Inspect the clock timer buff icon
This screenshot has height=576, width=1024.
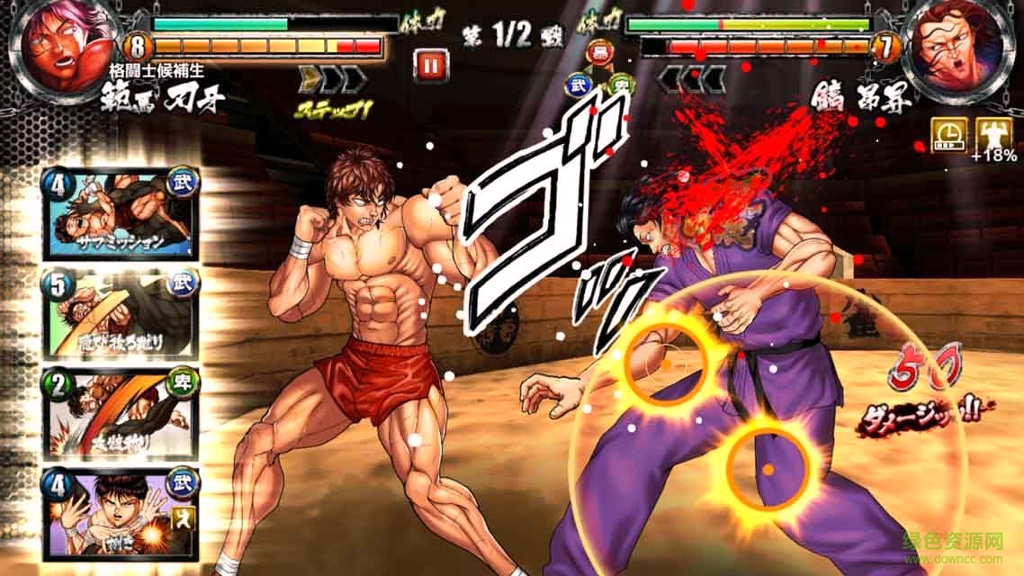coord(948,133)
